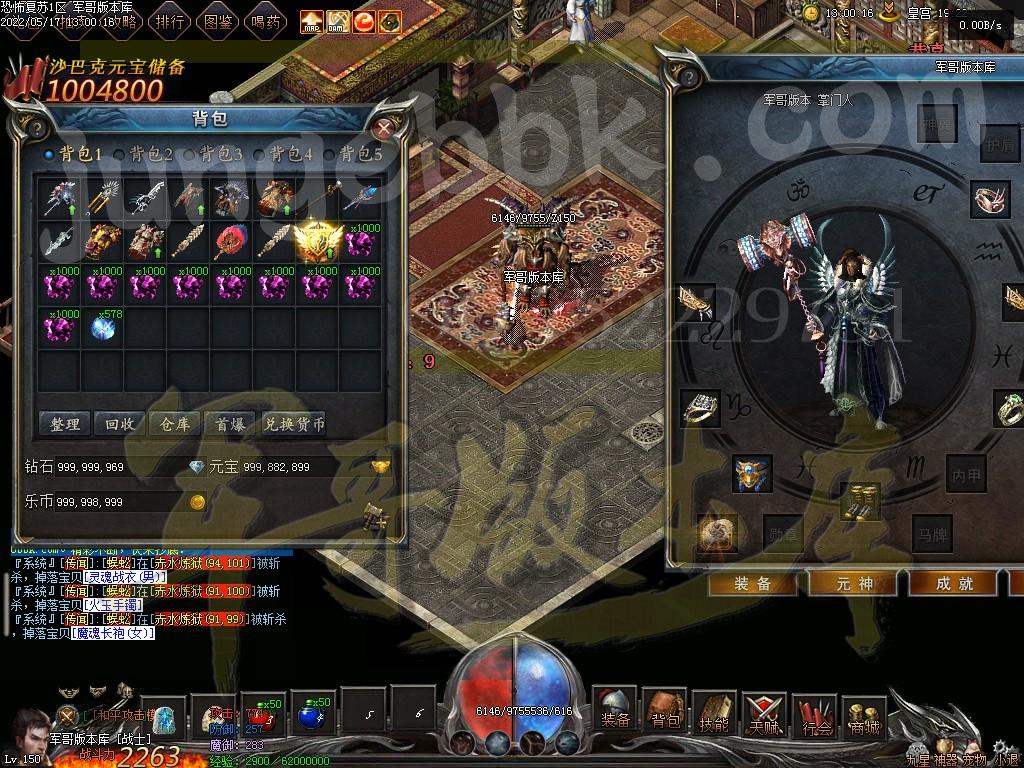Click the 回收 recycle button
Screen dimensions: 1024x768
tap(120, 424)
